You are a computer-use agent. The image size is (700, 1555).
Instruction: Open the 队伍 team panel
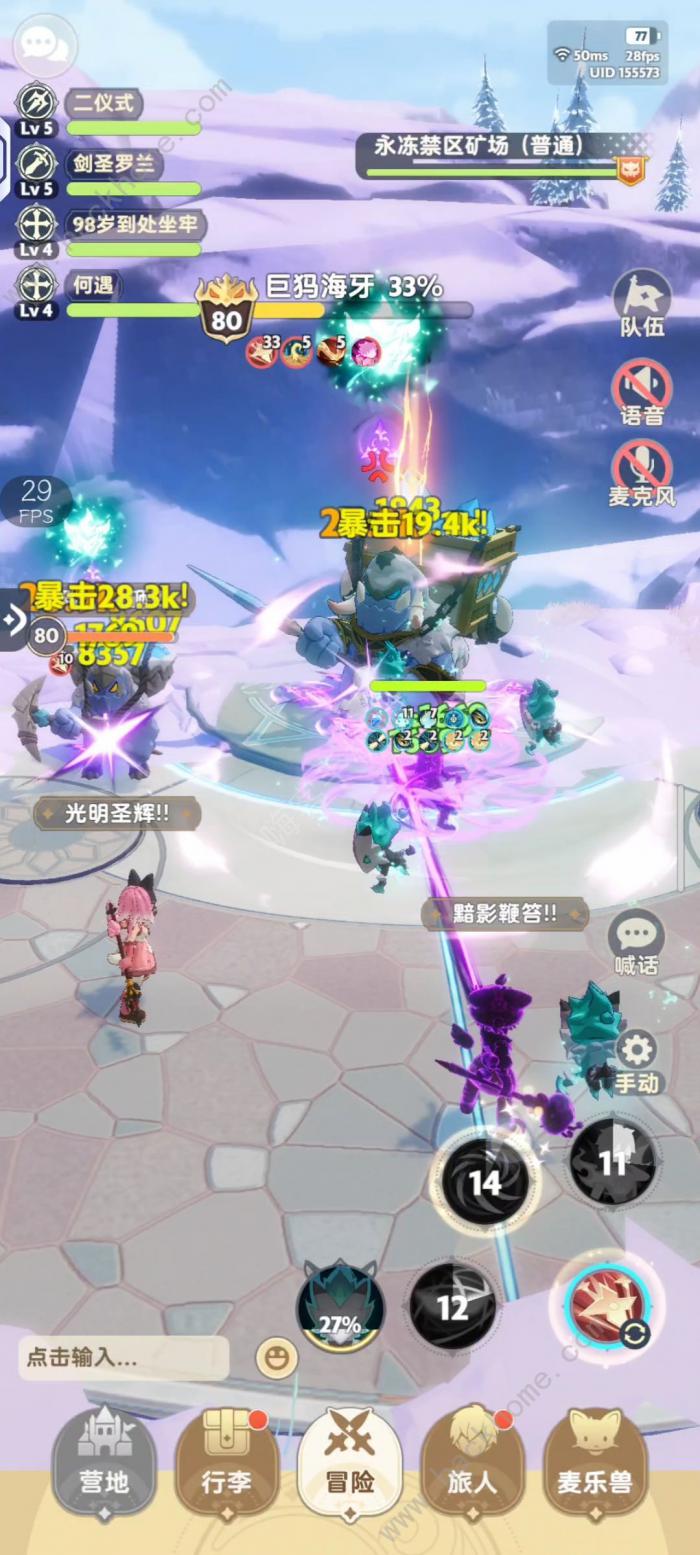(641, 304)
